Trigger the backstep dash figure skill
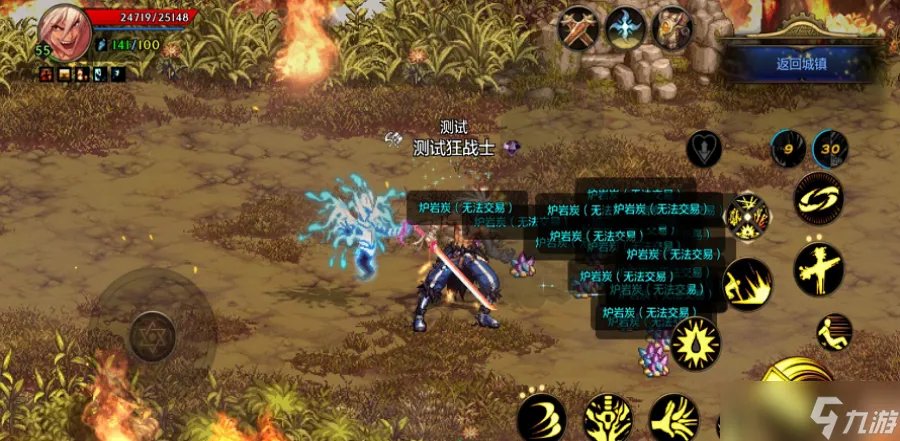The image size is (900, 441). 834,332
